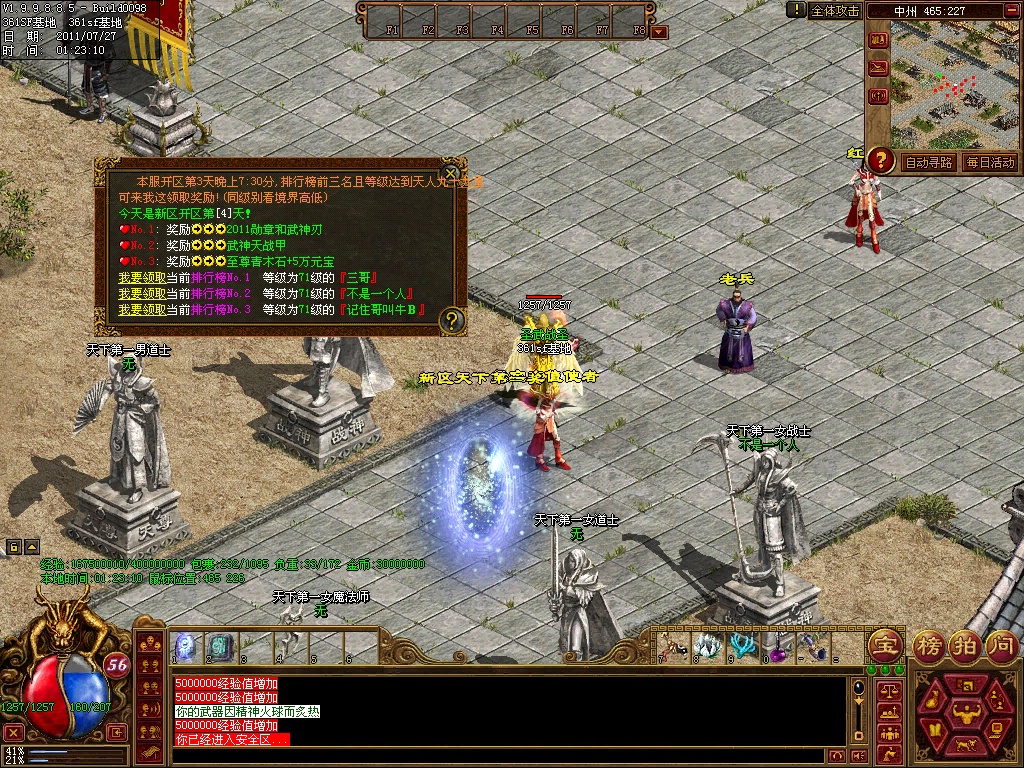Click the 自动寻路 auto-pathfinding button

point(928,162)
